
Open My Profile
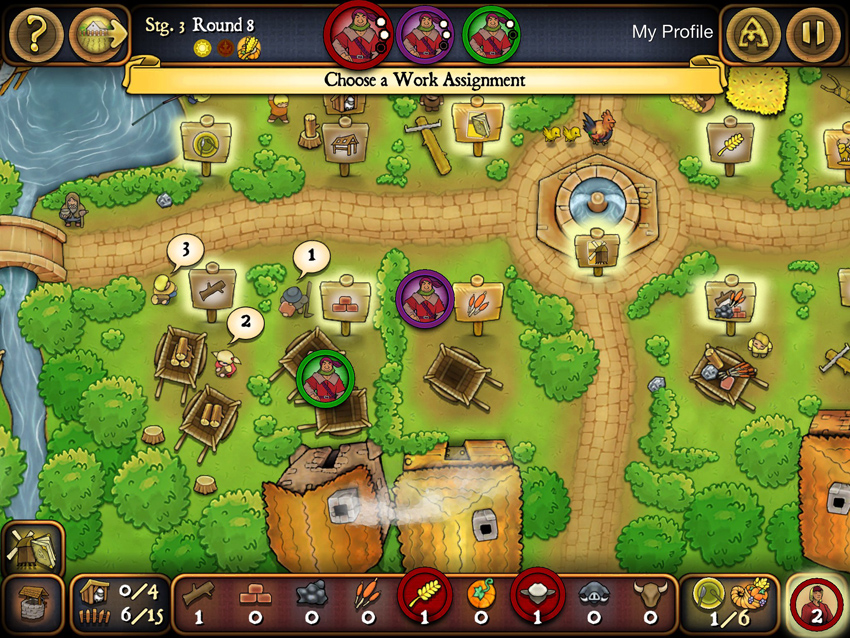point(672,32)
